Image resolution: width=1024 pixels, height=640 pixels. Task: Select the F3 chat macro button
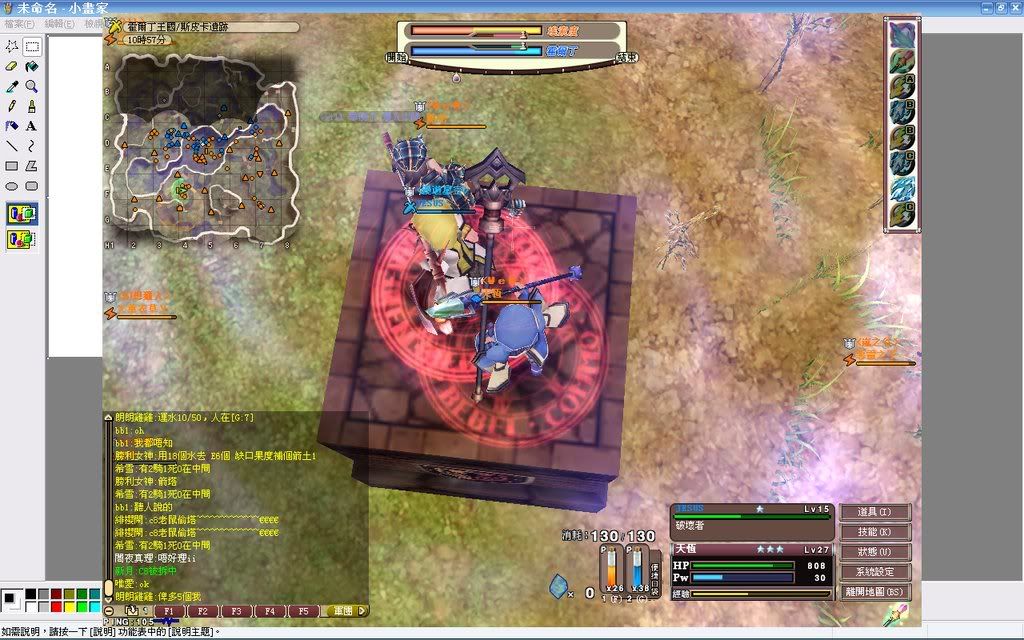pyautogui.click(x=236, y=611)
